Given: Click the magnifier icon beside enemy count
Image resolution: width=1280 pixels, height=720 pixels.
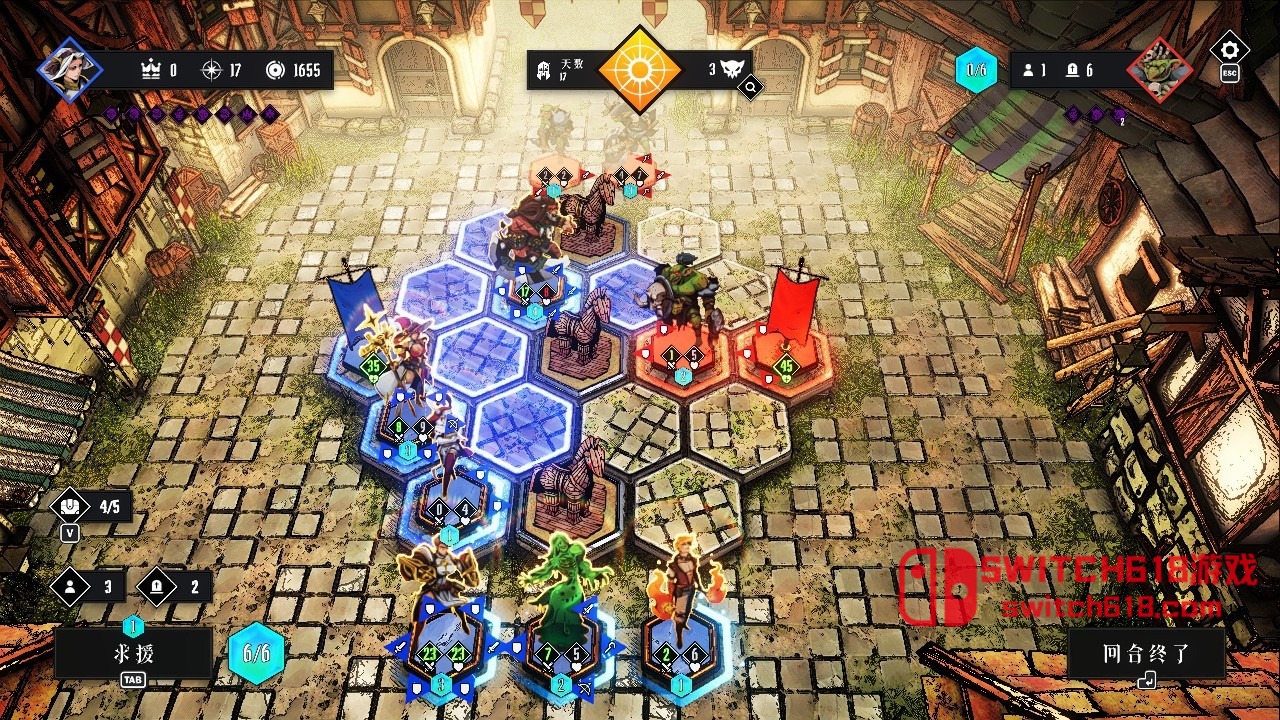Looking at the screenshot, I should coord(750,88).
